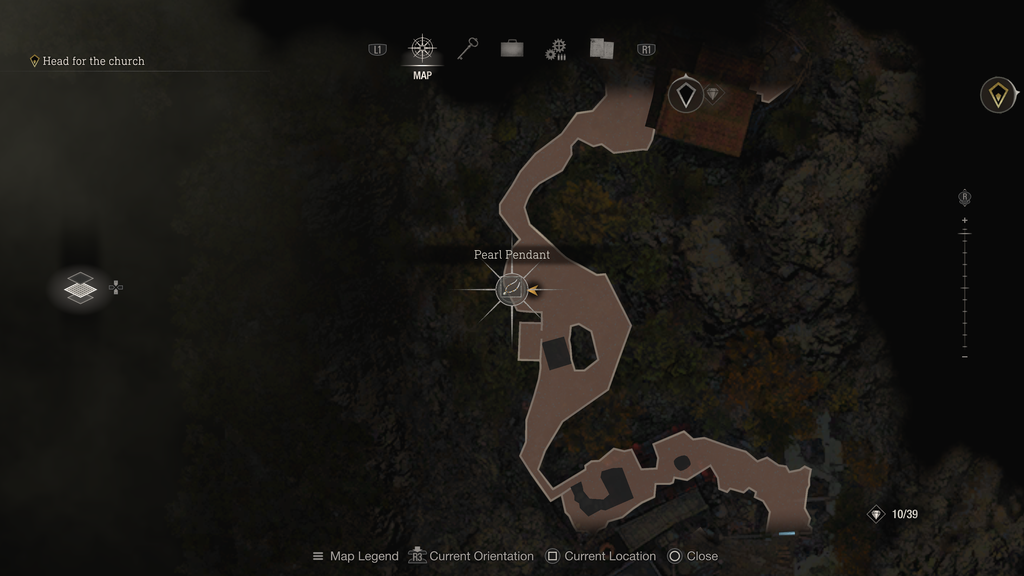The height and width of the screenshot is (576, 1024).
Task: Open the crafting gears tab
Action: [556, 49]
